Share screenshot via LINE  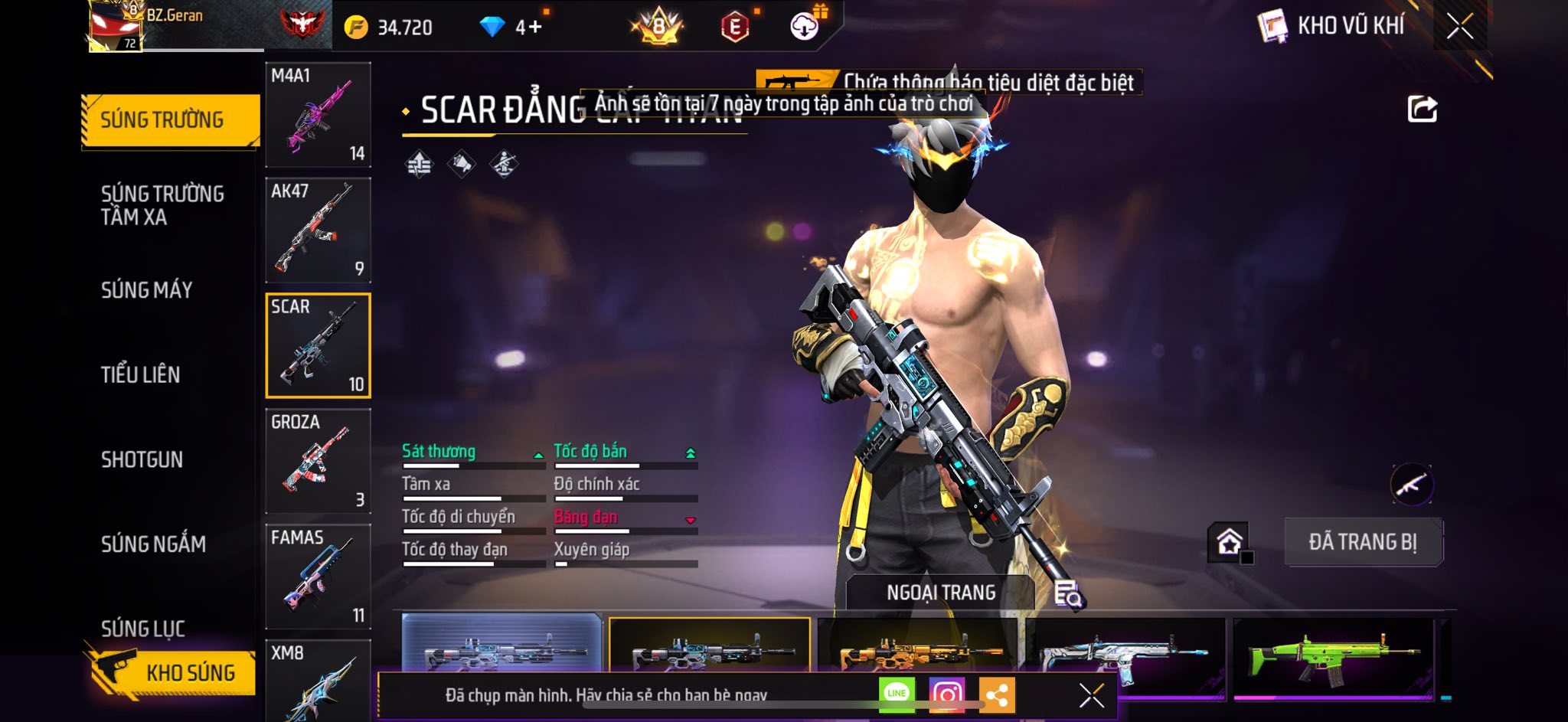(x=897, y=694)
